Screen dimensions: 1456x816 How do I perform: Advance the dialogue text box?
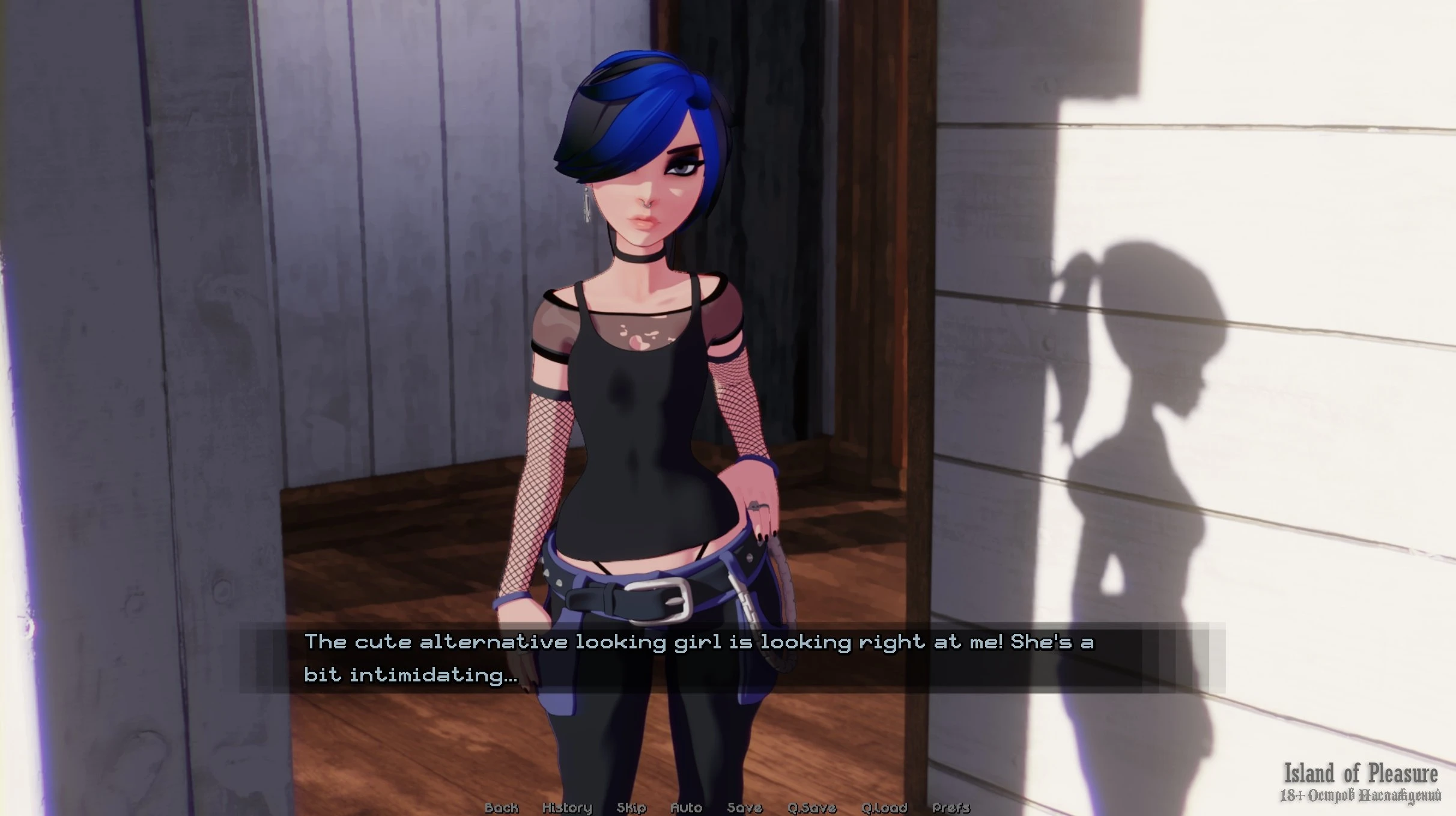732,658
